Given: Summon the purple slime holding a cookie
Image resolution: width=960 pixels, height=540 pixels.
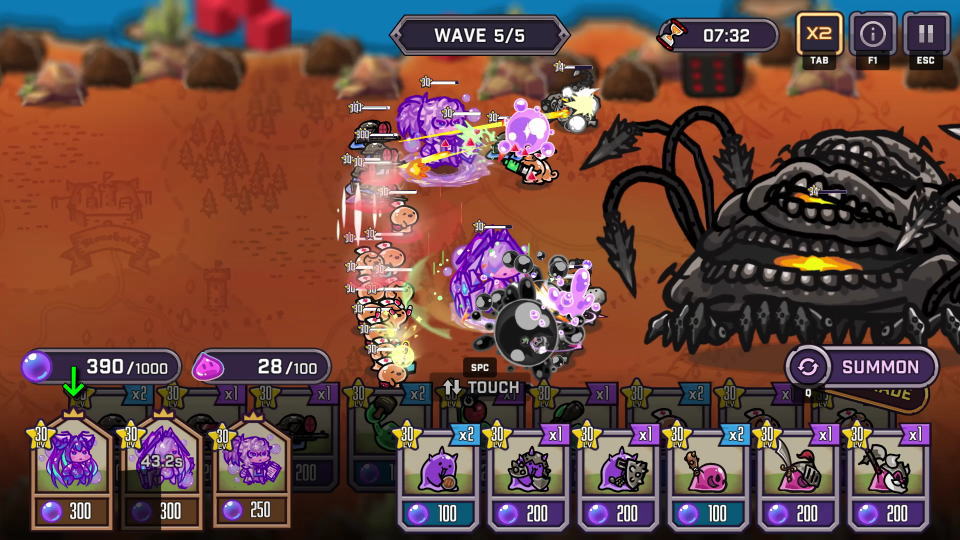Looking at the screenshot, I should pos(441,475).
